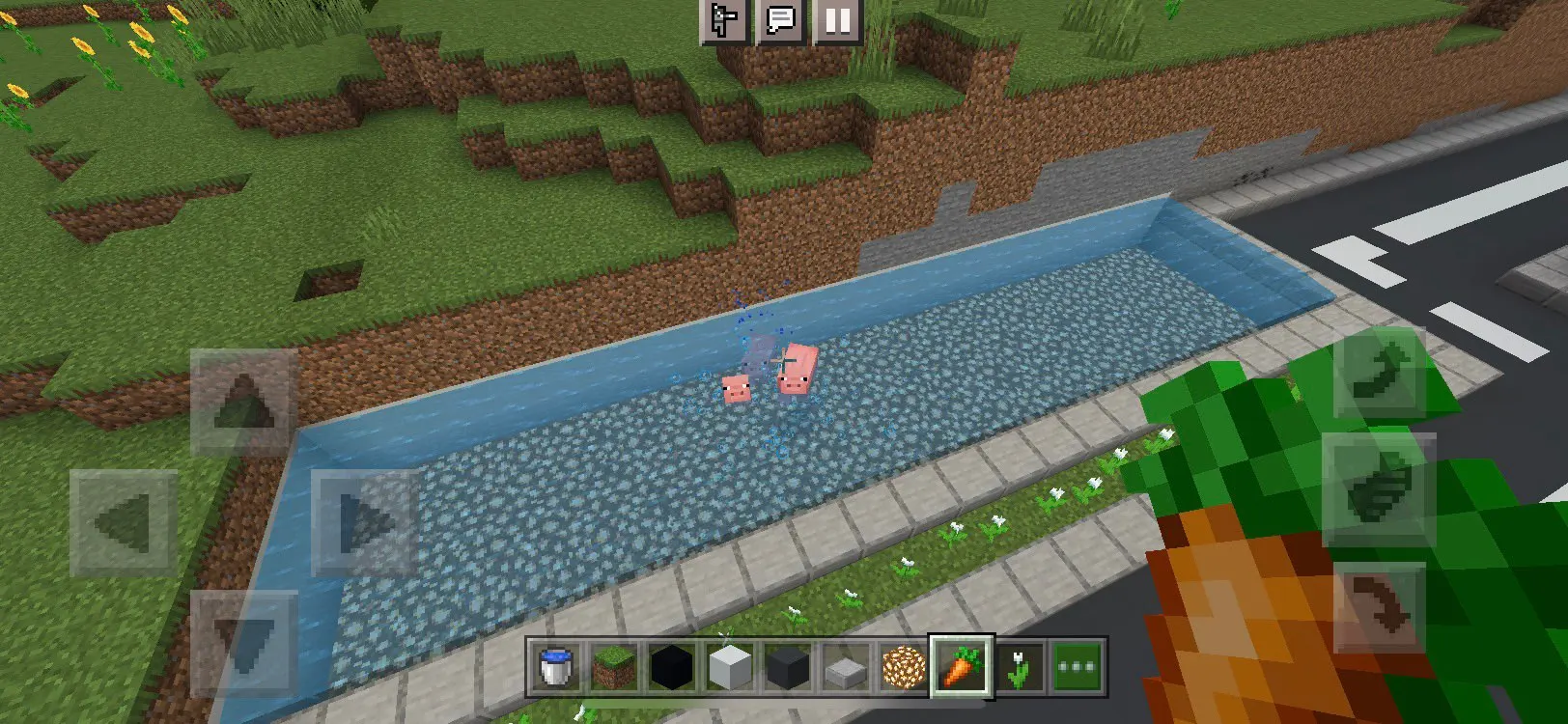This screenshot has height=724, width=1568.
Task: Open the chat window
Action: pos(780,20)
